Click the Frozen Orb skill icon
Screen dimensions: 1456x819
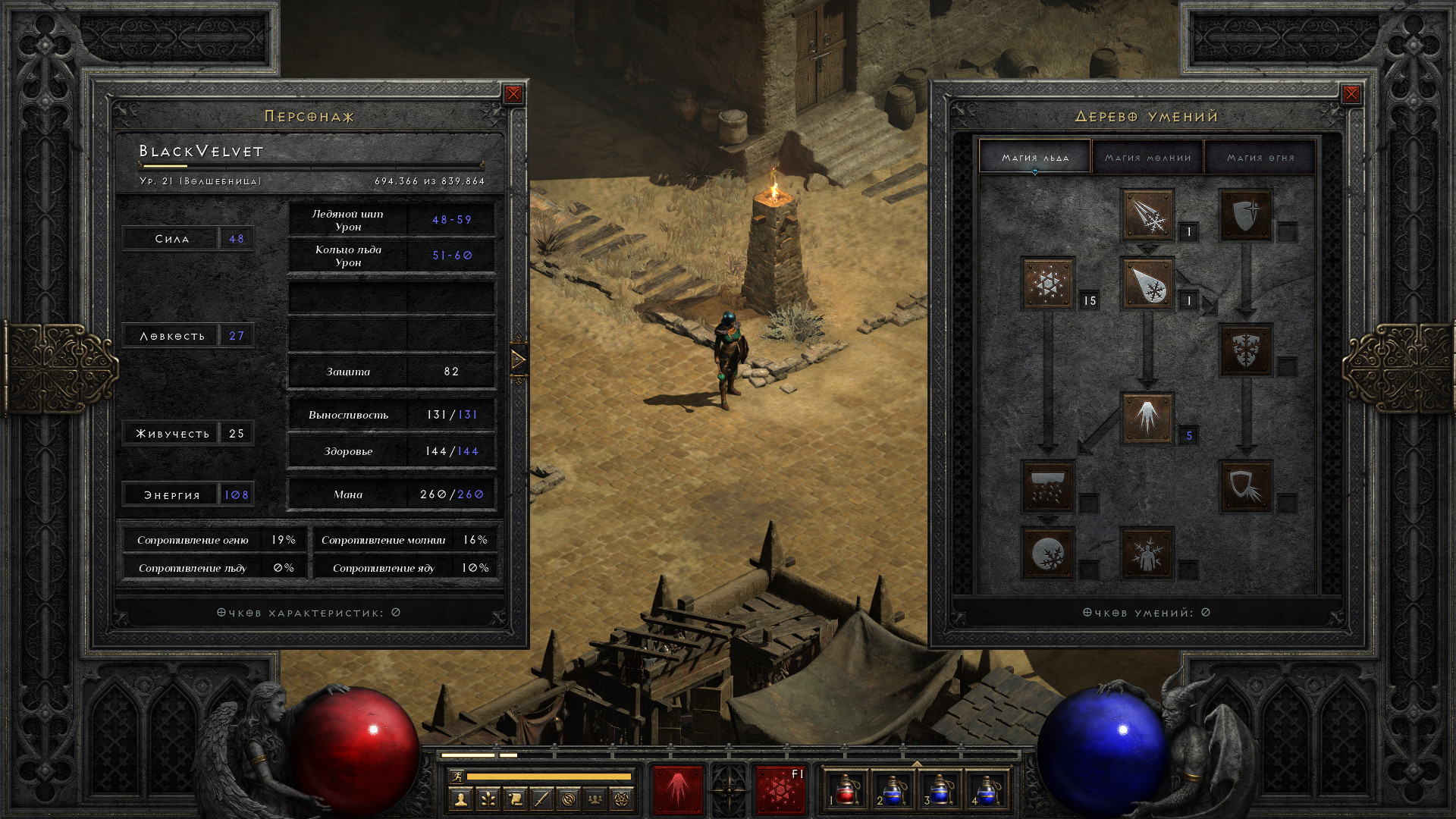1048,553
